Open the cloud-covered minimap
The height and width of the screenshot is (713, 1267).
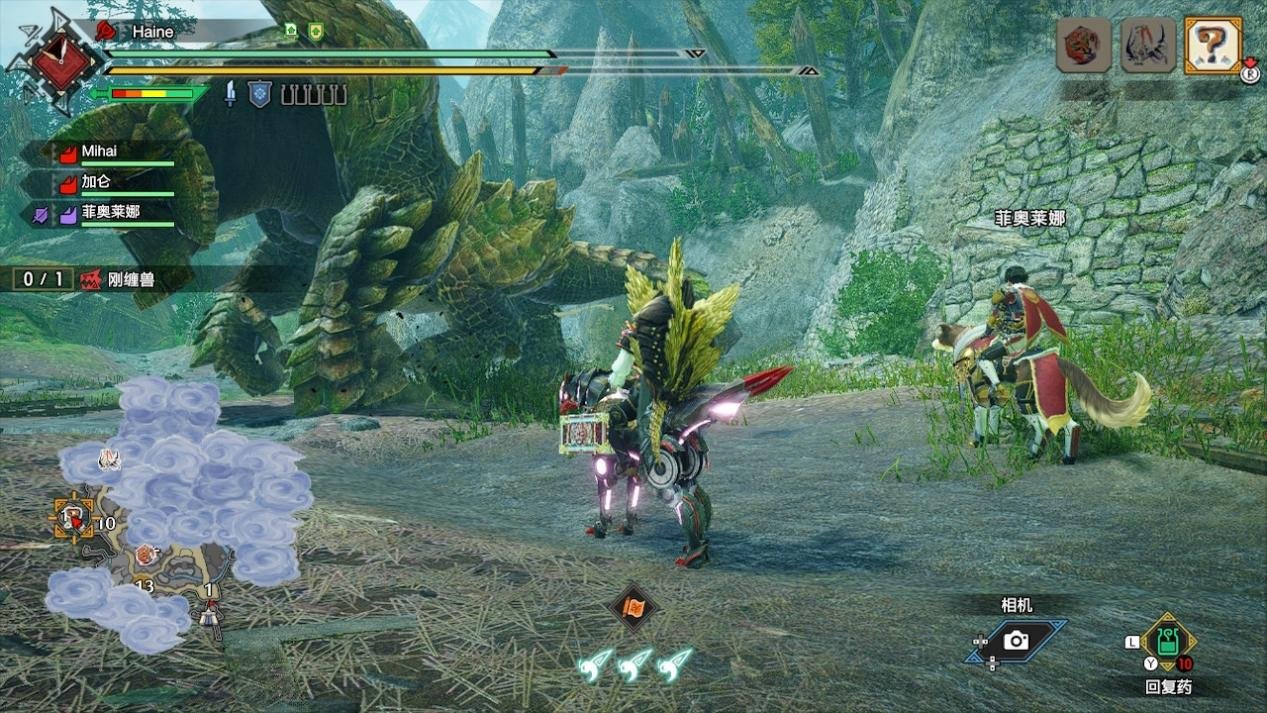pos(180,515)
